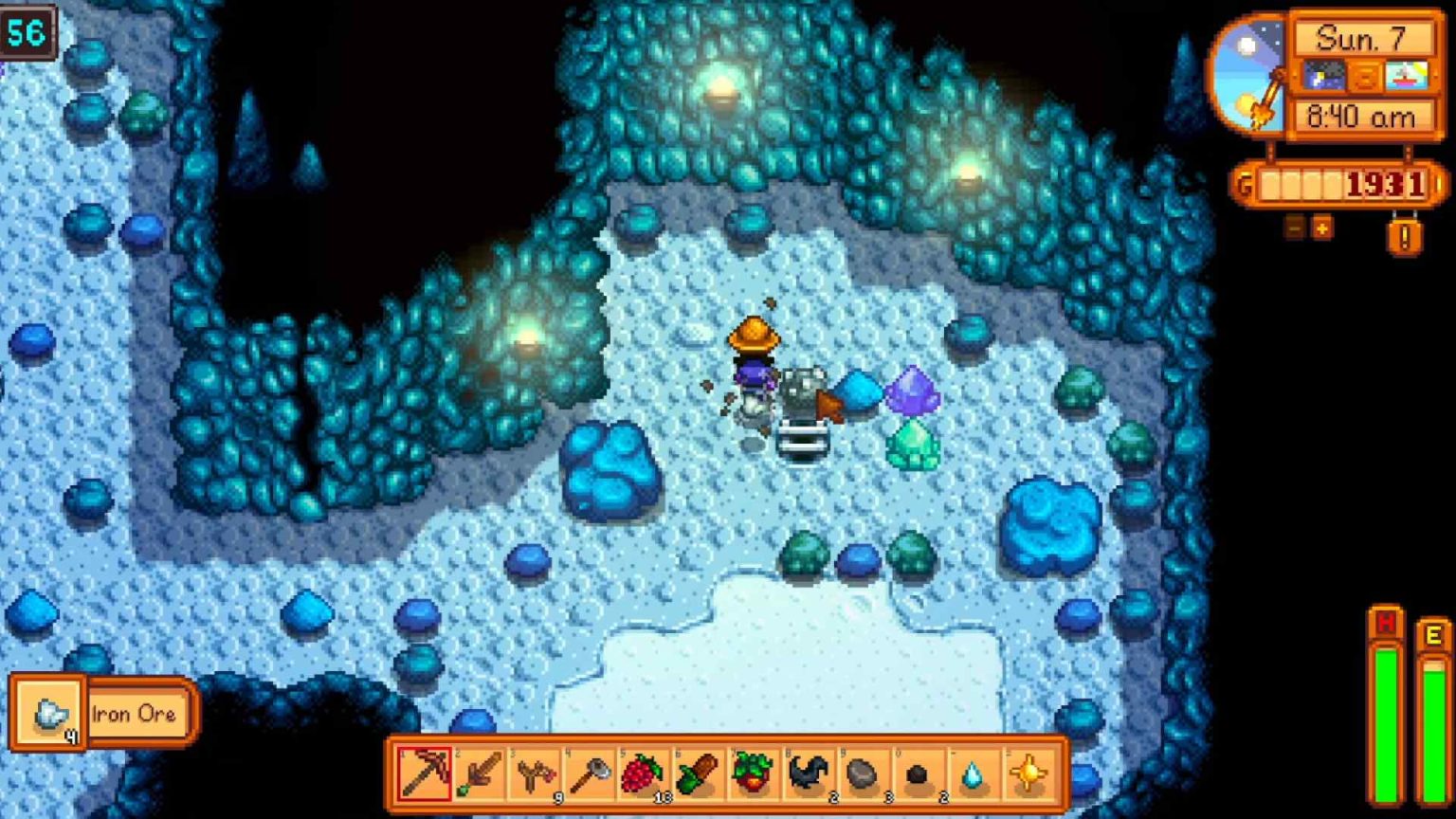
Task: Select the brown log item with green leaf
Action: tap(698, 773)
